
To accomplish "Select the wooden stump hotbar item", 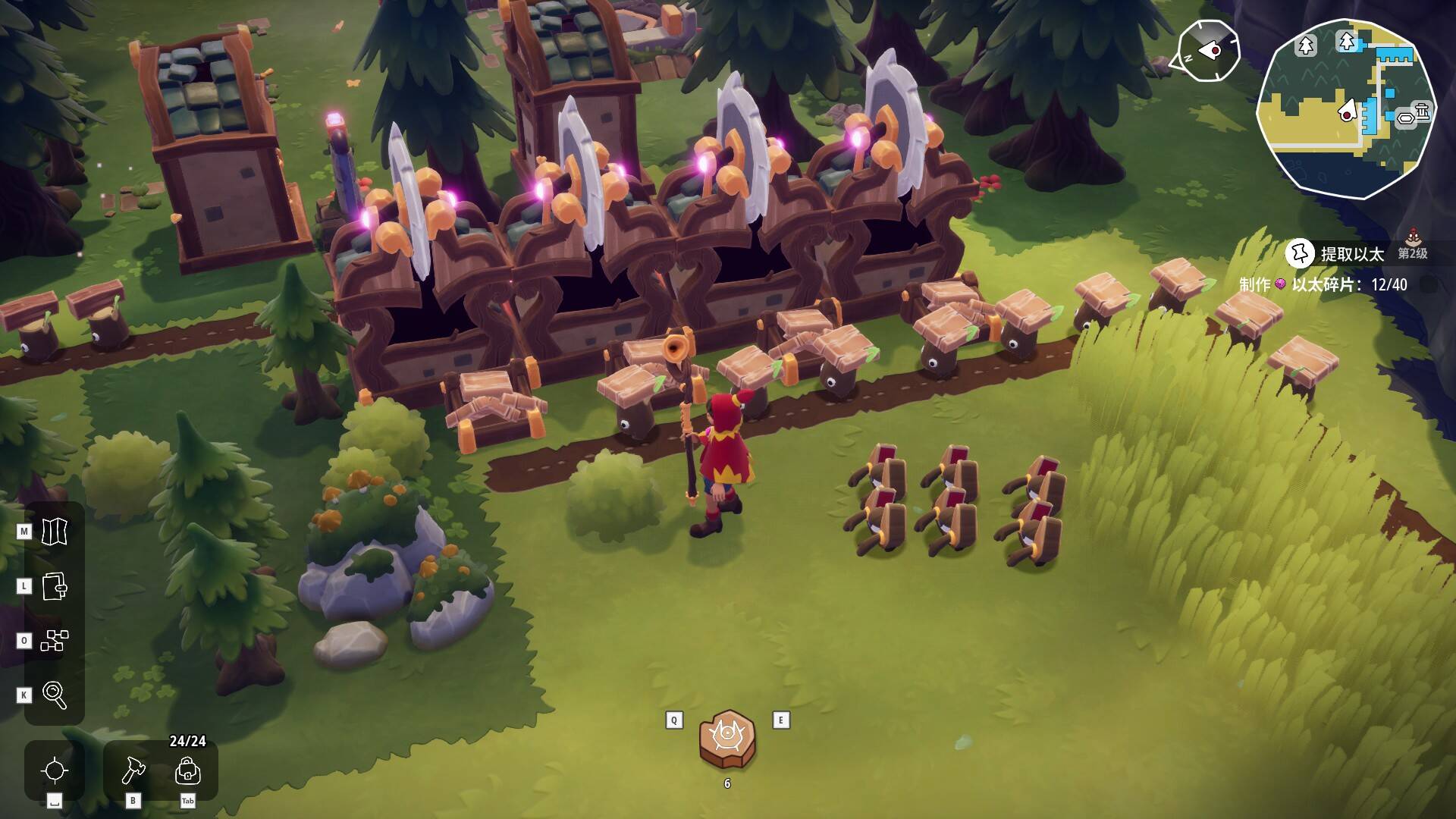I will point(727,738).
